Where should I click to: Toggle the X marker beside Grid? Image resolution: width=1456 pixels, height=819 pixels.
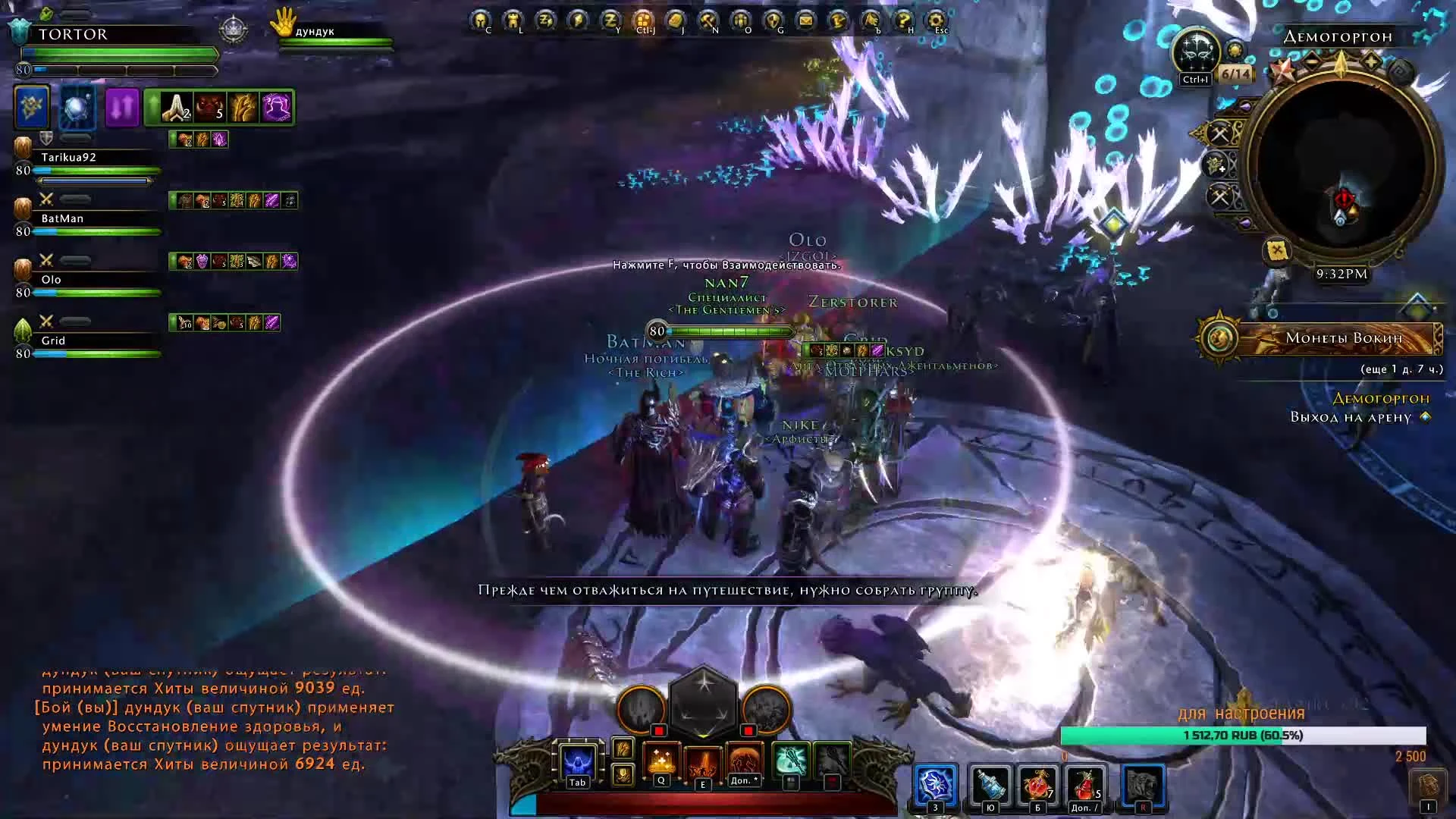(x=46, y=321)
